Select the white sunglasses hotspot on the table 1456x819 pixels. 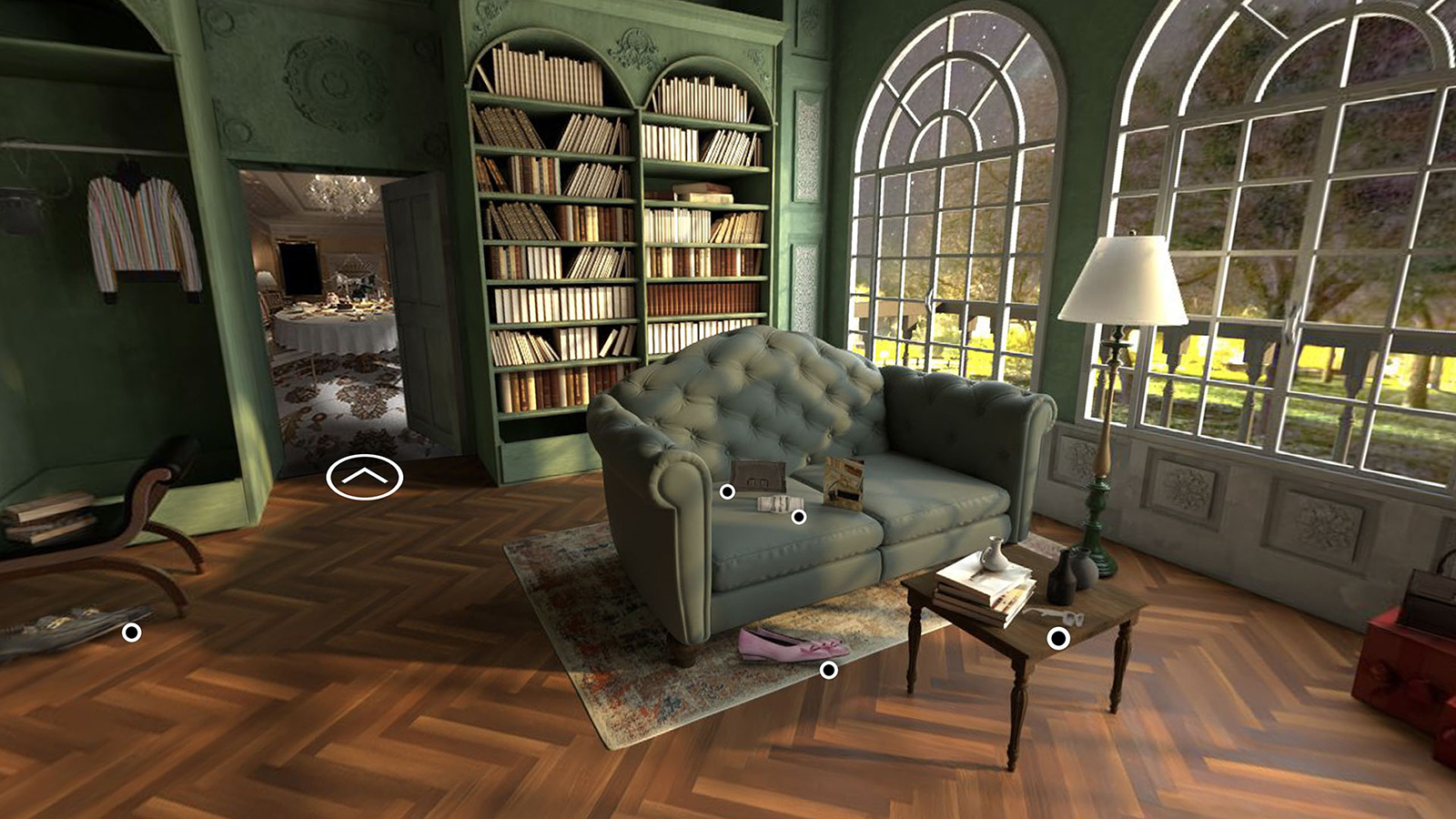point(1057,639)
